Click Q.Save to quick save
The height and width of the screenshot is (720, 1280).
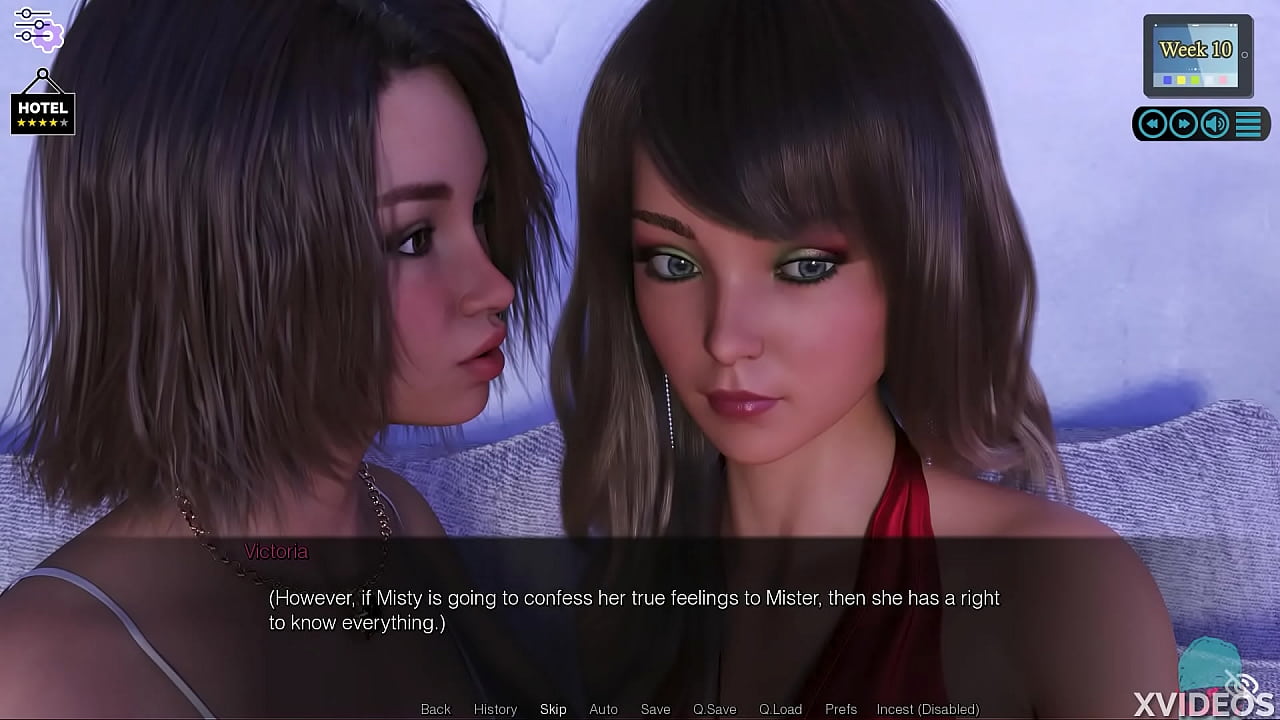(714, 709)
